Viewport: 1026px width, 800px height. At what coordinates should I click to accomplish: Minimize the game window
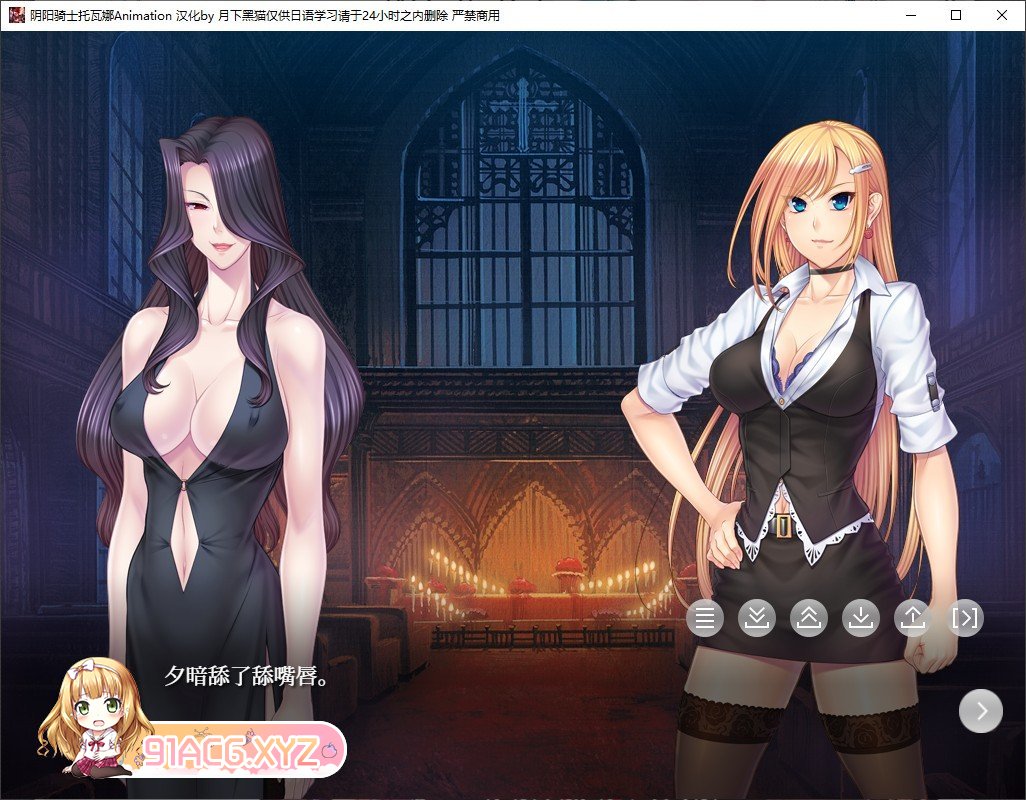click(x=910, y=15)
